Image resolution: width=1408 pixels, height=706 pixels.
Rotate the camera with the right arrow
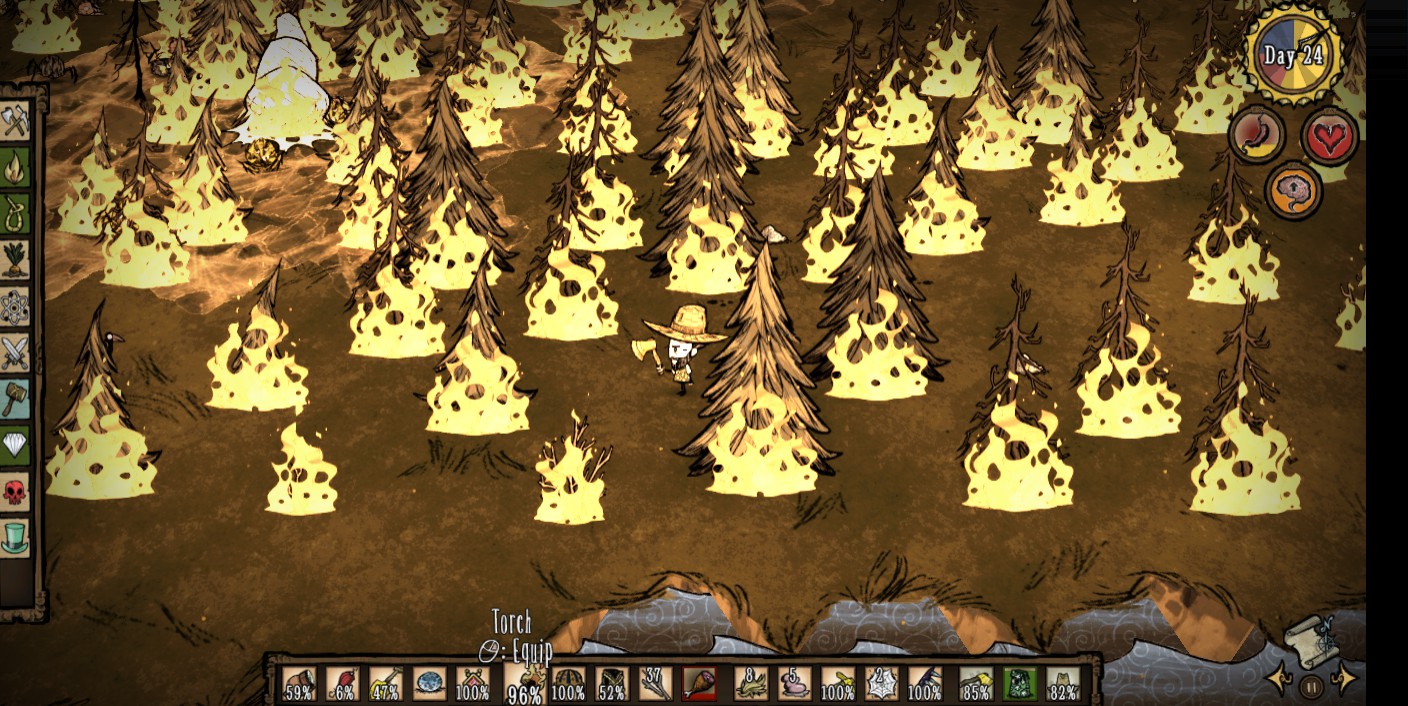[1345, 680]
